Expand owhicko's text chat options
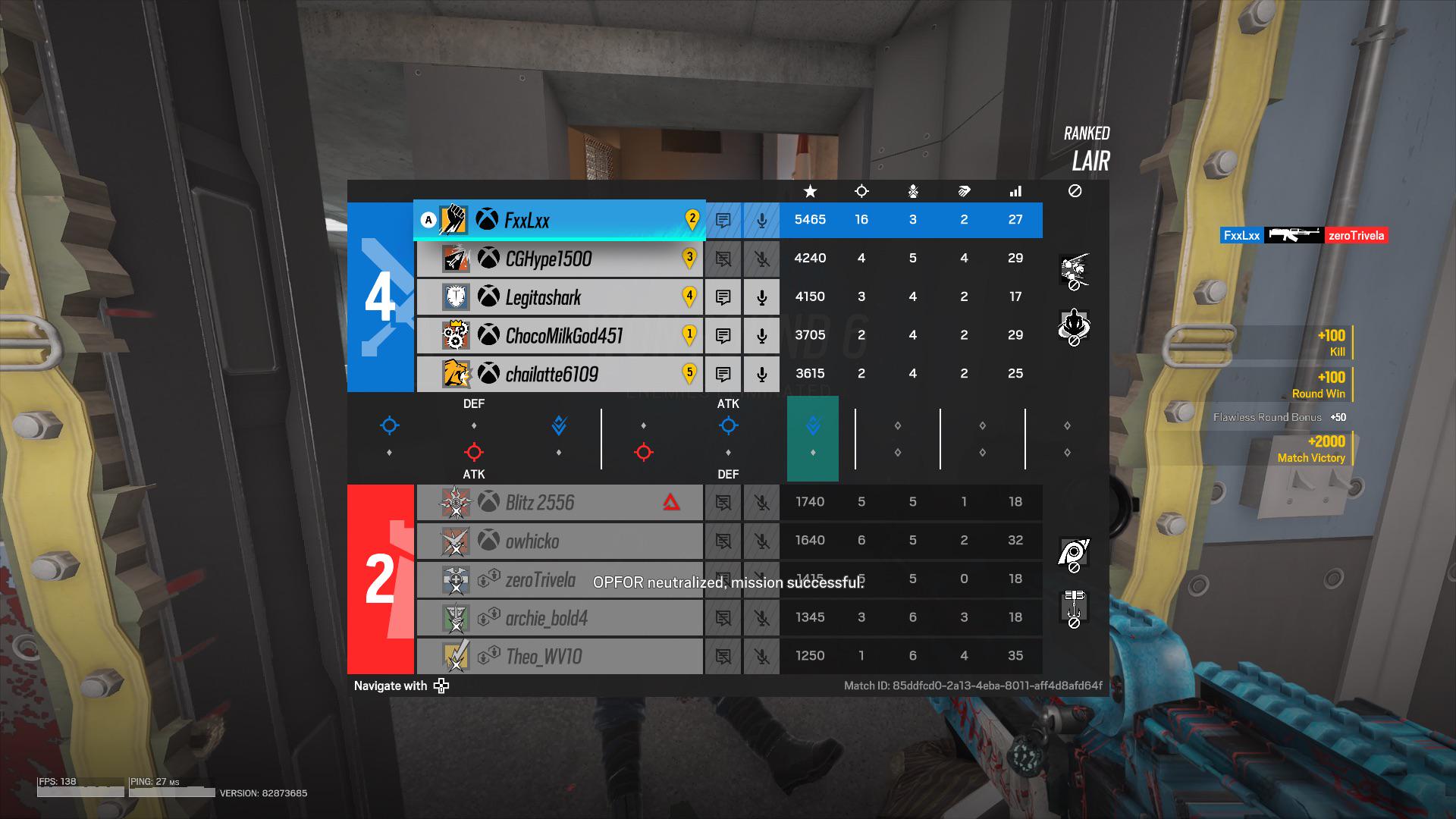 723,541
